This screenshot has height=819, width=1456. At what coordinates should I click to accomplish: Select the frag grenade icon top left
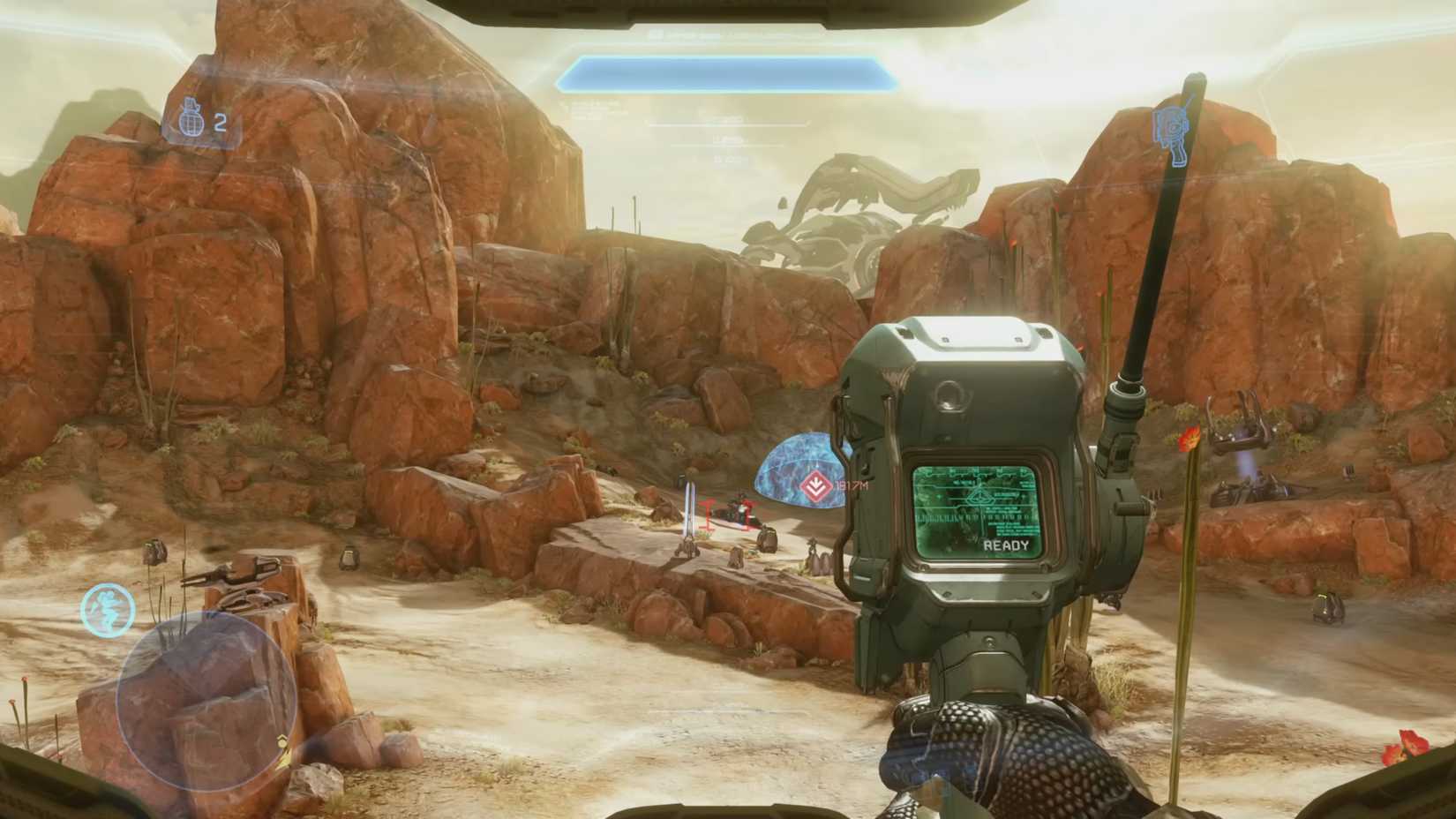tap(192, 124)
